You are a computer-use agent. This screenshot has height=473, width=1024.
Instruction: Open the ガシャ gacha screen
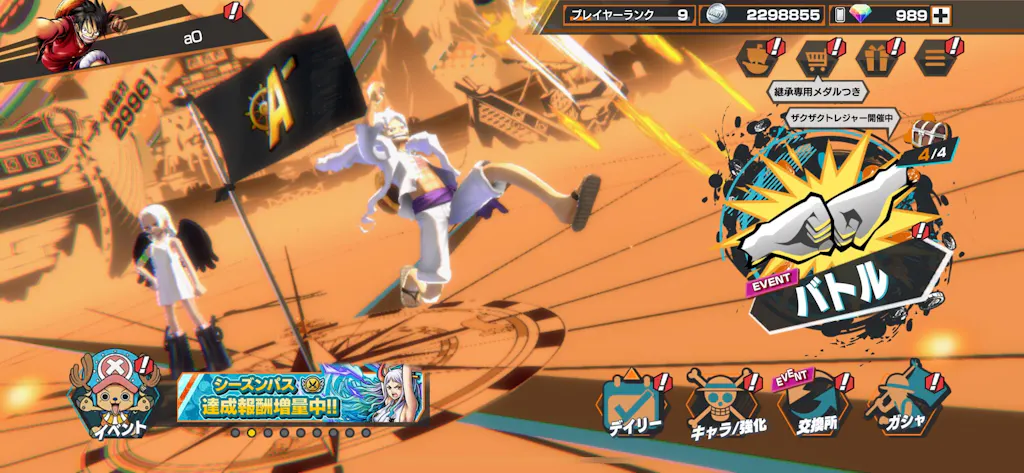point(906,405)
